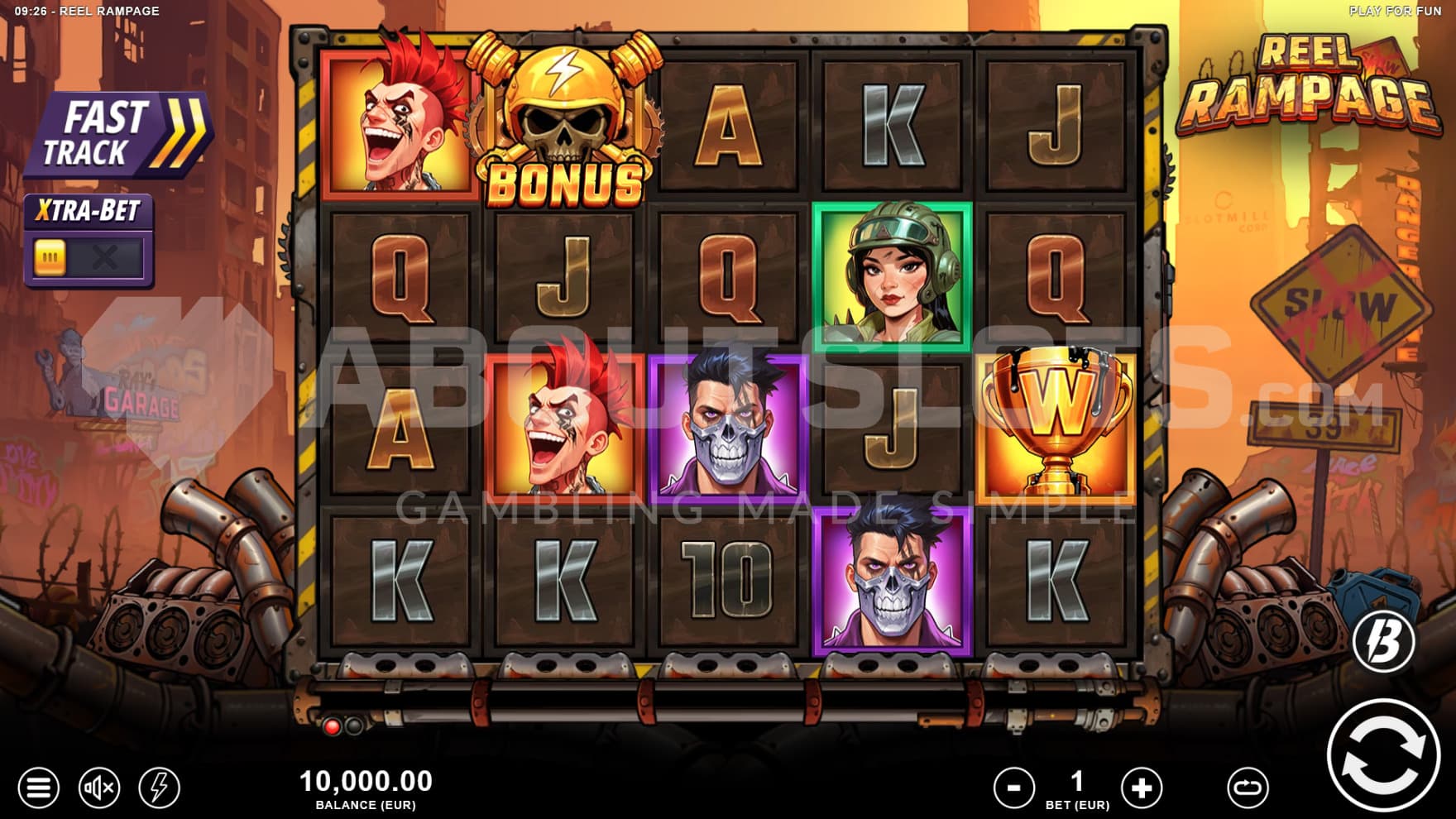The image size is (1456, 819).
Task: Toggle the muted sound speaker icon
Action: [x=98, y=787]
